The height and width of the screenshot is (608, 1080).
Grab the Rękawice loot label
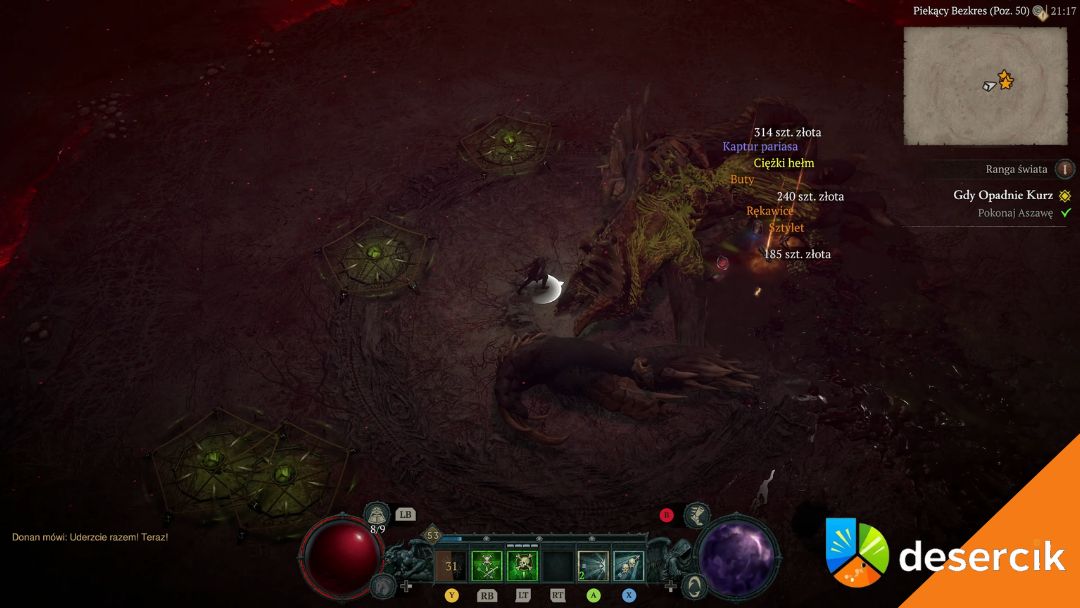(x=770, y=211)
